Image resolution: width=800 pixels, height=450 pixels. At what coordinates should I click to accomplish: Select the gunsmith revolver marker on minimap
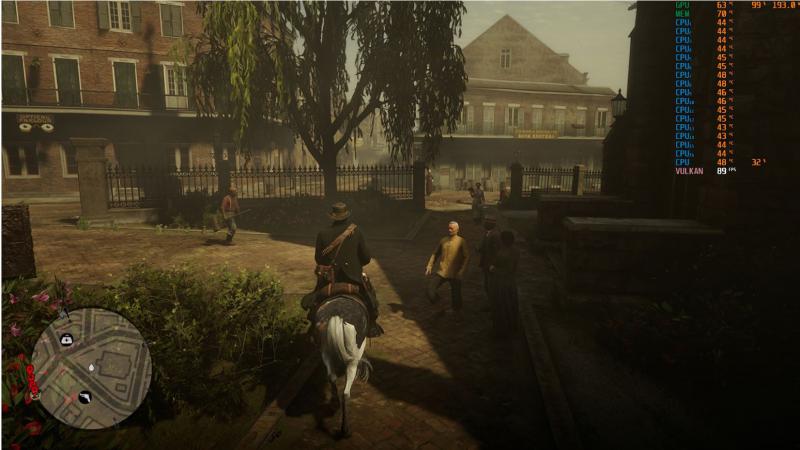(85, 397)
